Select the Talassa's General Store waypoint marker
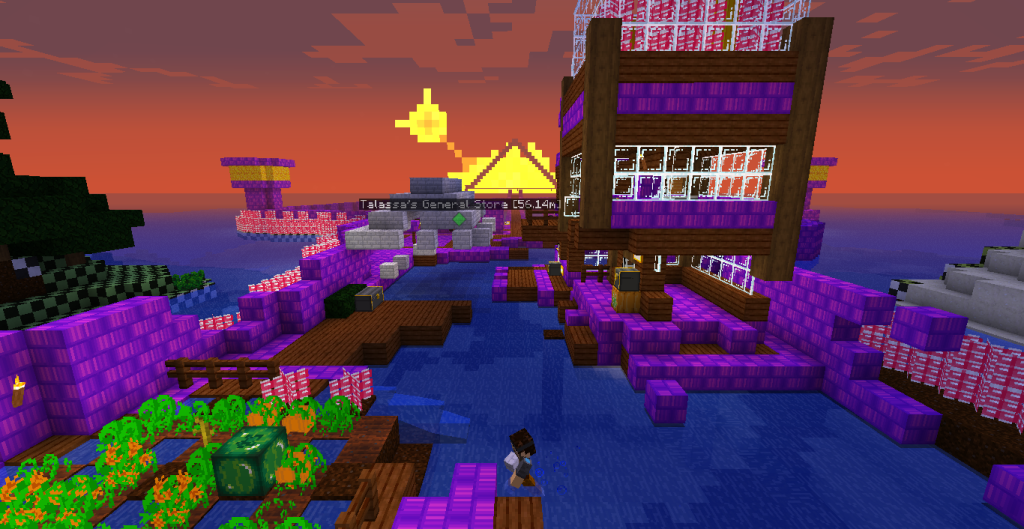The image size is (1024, 529). [x=459, y=218]
